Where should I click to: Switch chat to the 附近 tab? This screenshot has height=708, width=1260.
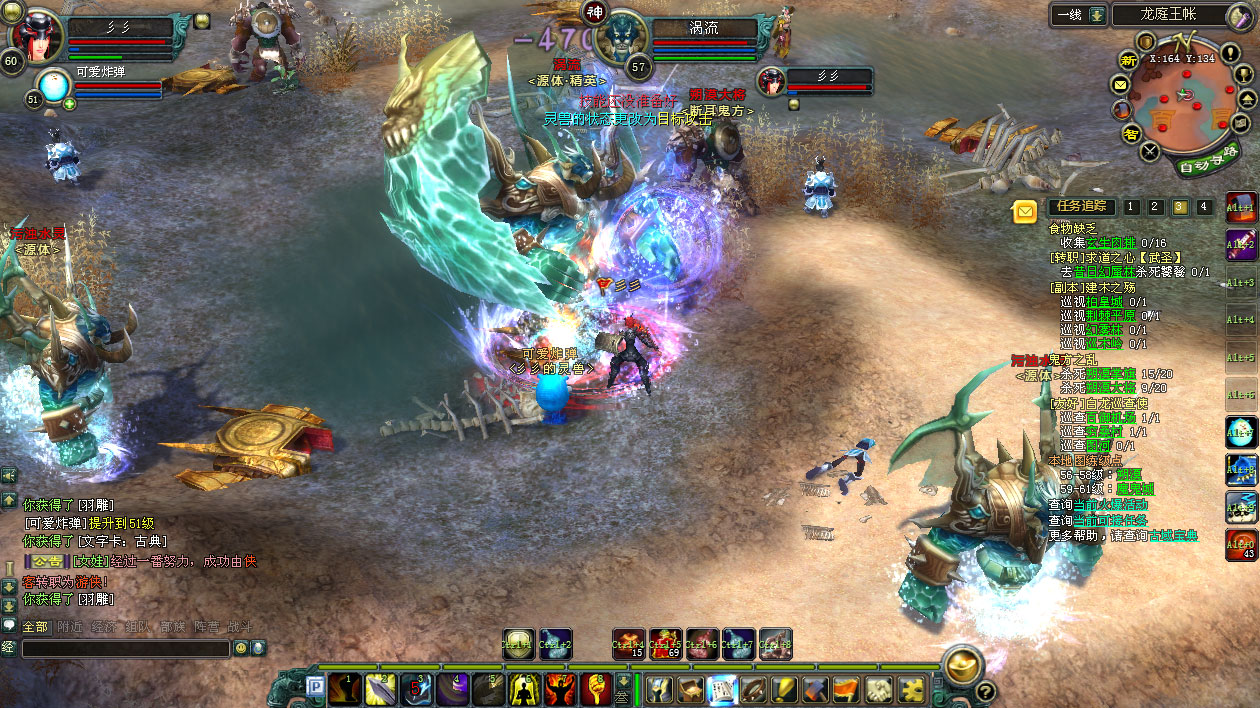70,627
